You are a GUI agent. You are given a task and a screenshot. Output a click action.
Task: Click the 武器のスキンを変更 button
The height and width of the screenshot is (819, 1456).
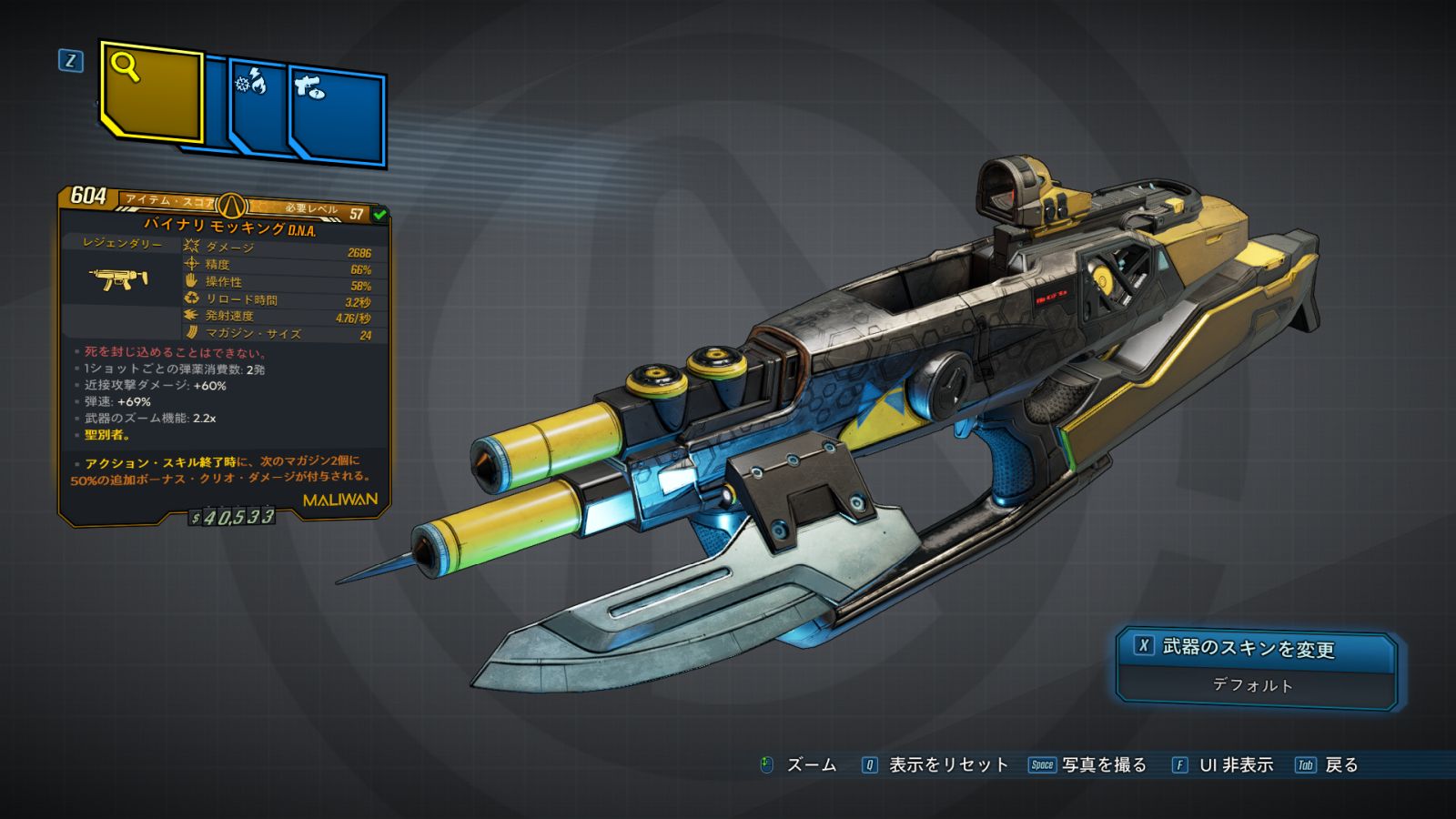click(x=1255, y=648)
